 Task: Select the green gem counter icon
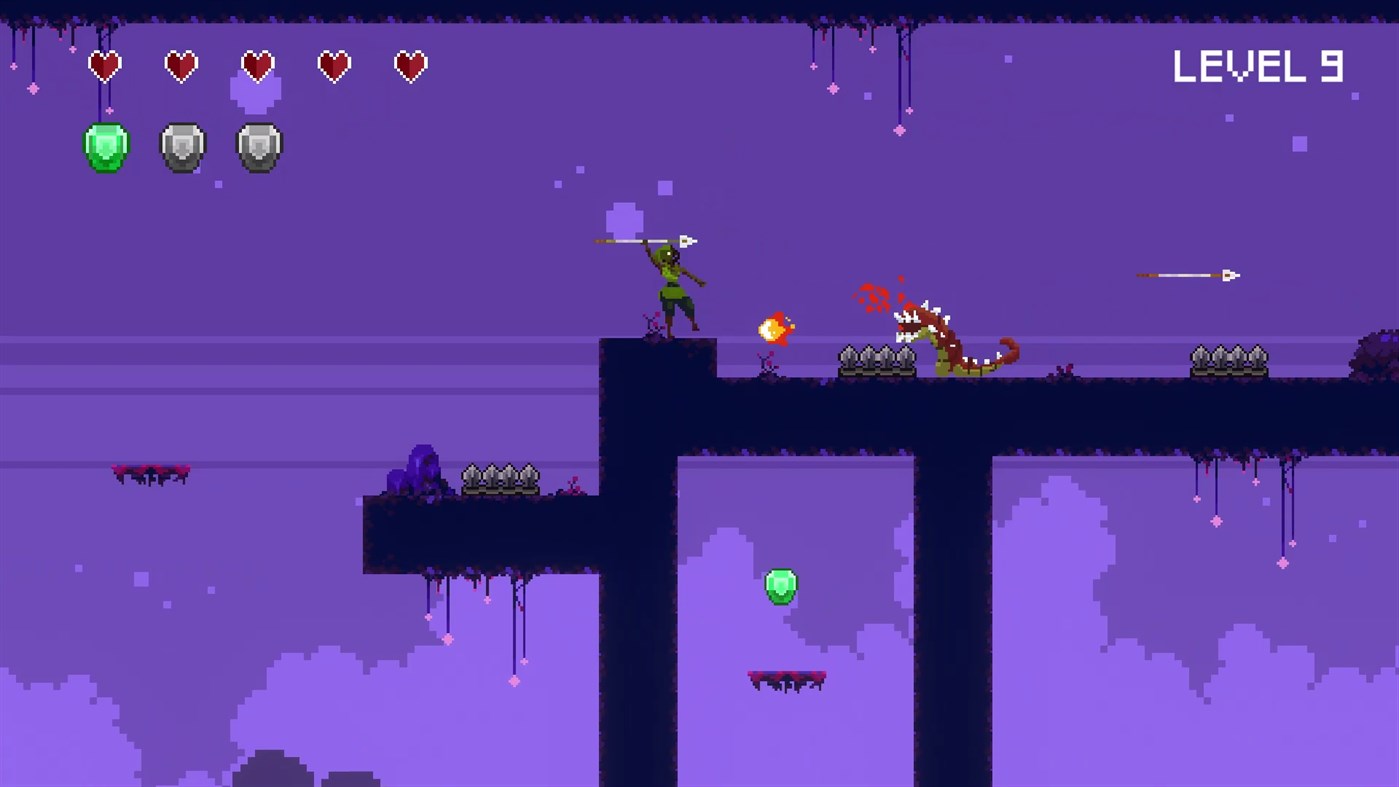click(104, 145)
